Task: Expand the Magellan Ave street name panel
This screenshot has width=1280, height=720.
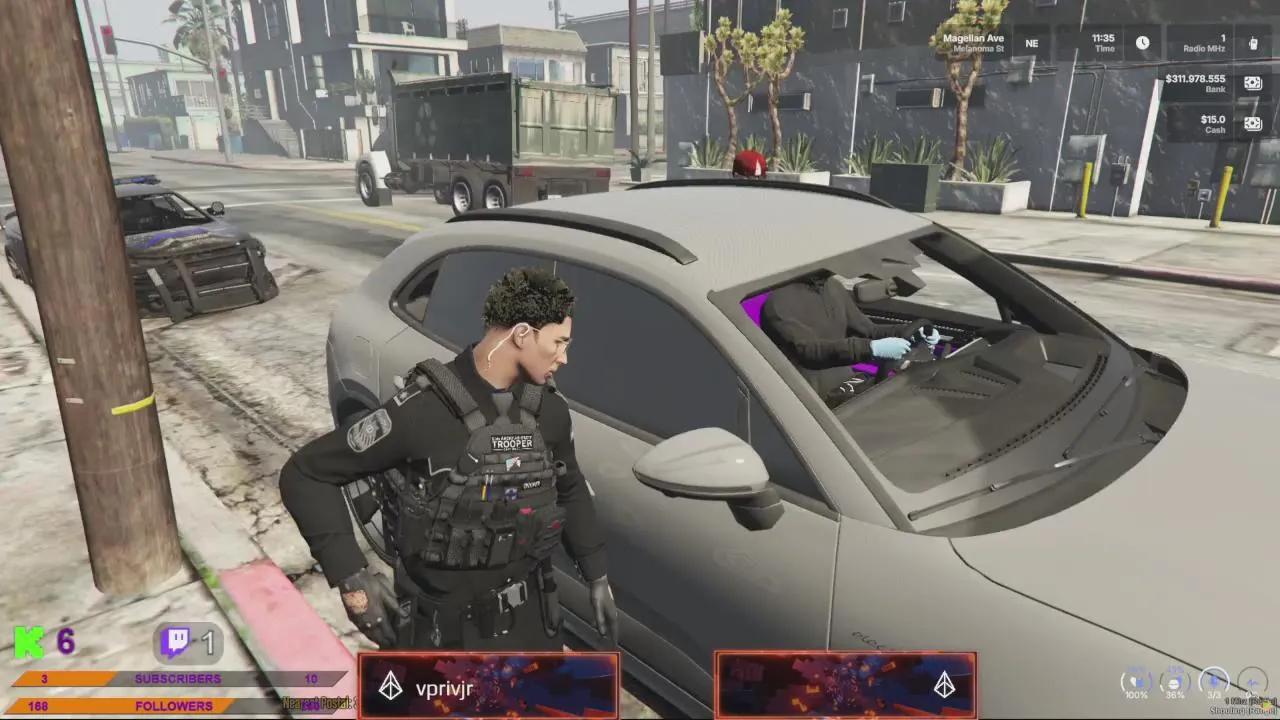Action: [974, 40]
